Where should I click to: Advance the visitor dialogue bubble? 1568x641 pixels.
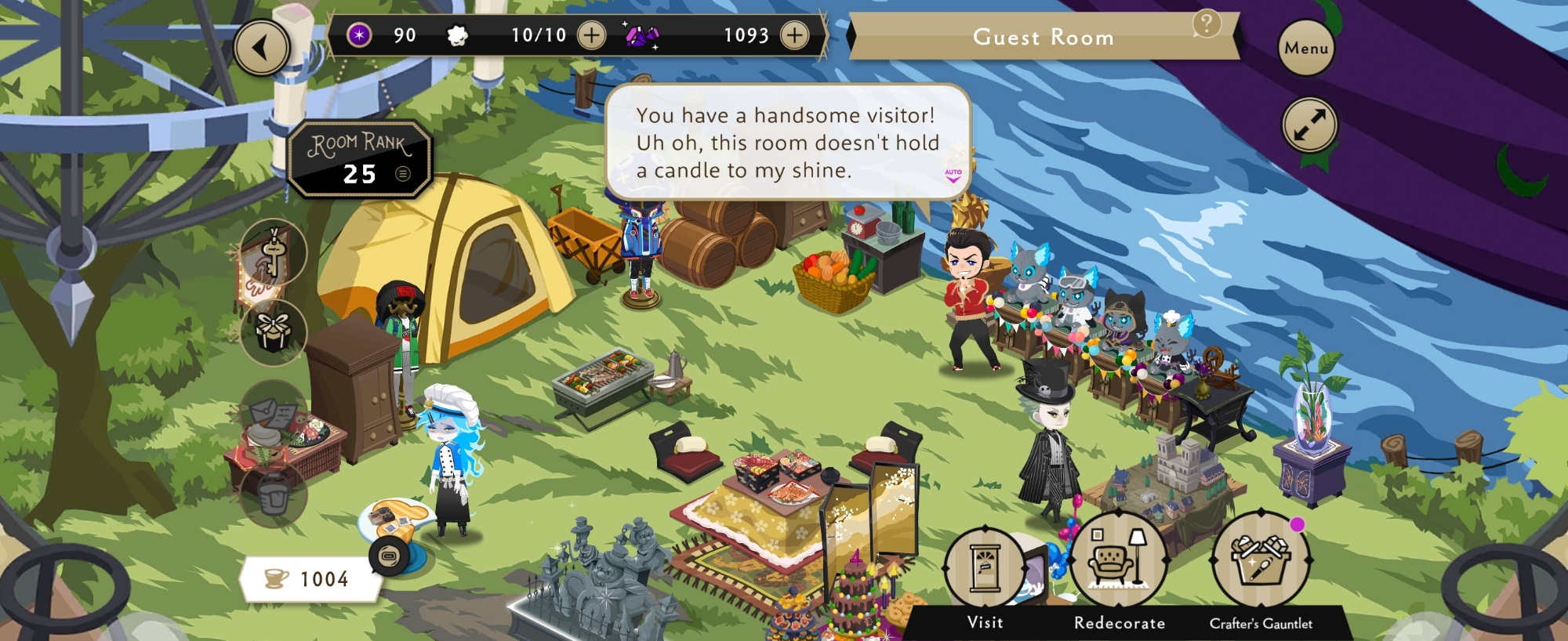[x=787, y=143]
